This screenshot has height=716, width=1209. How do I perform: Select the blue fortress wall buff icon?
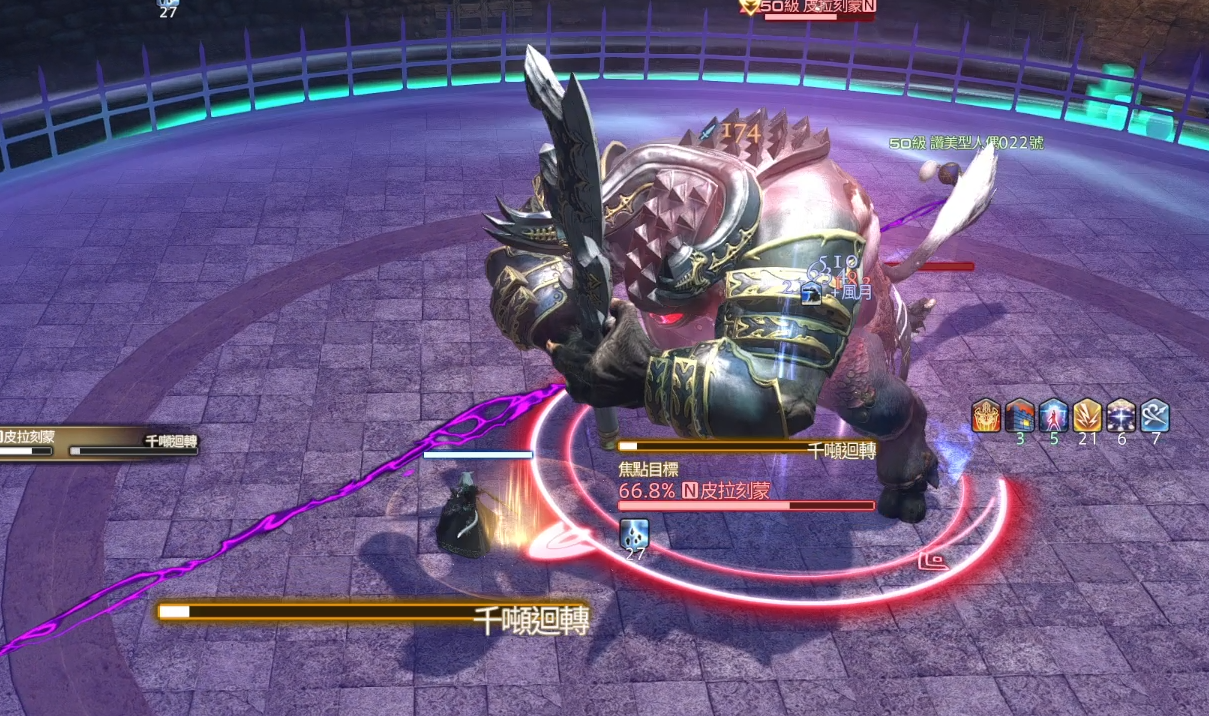click(x=1020, y=415)
